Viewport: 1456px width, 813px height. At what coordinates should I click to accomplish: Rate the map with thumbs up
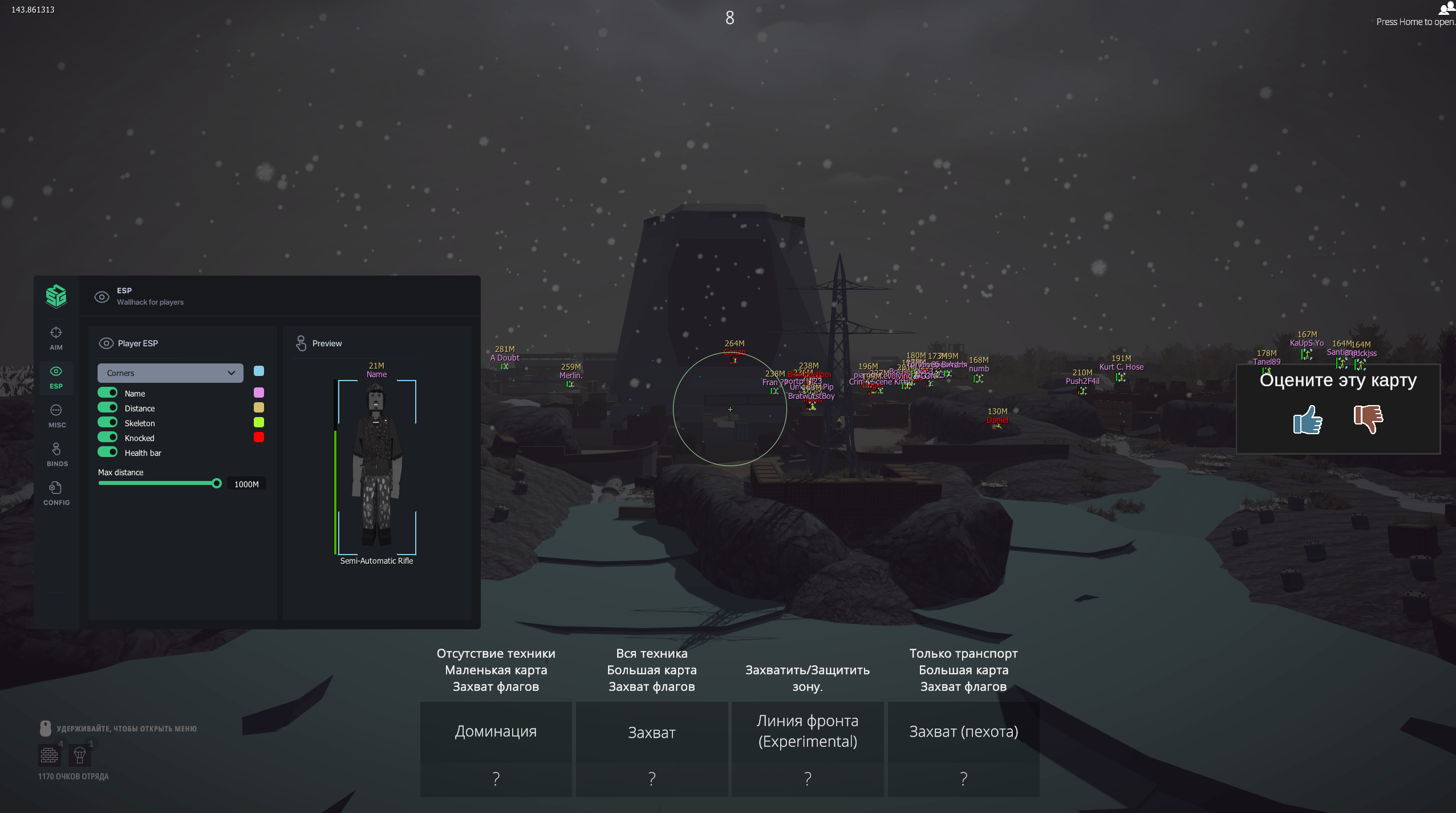1307,420
